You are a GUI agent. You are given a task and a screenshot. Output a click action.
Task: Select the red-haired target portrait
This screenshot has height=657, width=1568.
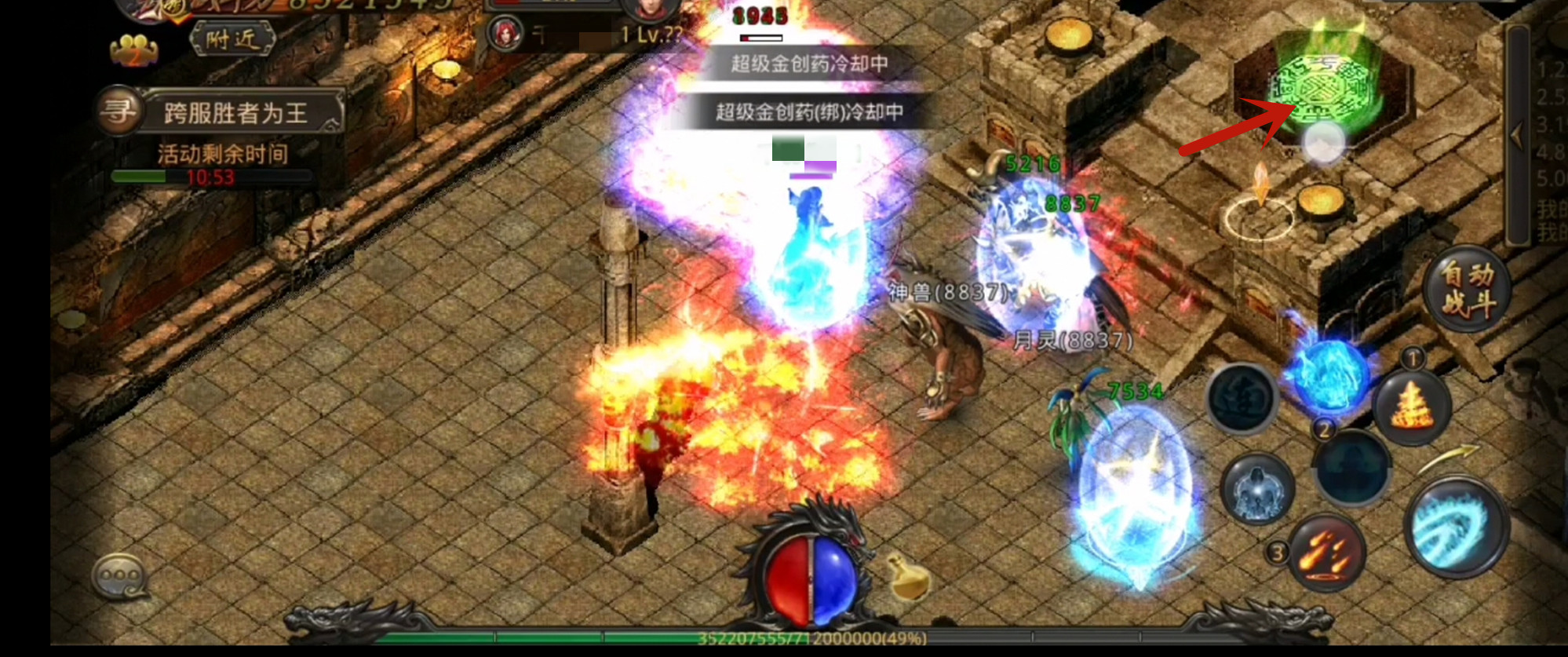[x=505, y=33]
